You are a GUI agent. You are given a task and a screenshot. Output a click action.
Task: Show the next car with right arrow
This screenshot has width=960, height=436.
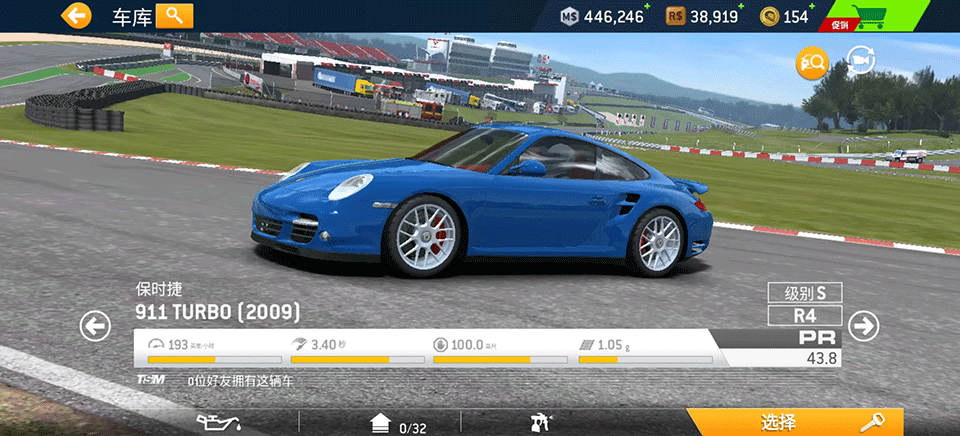pos(863,326)
